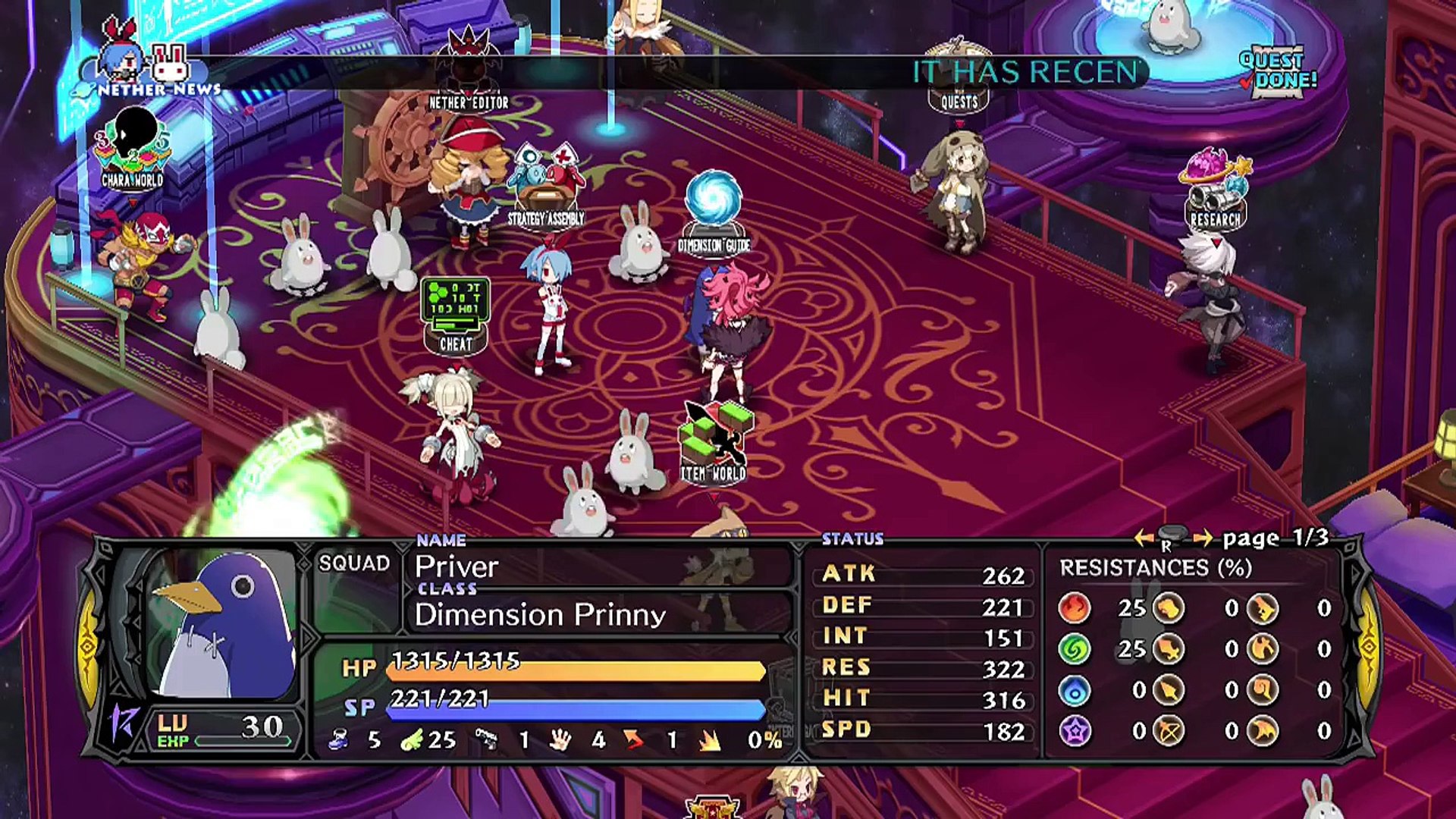Go to the next status page arrow
Screen dimensions: 1456x819
click(1203, 538)
